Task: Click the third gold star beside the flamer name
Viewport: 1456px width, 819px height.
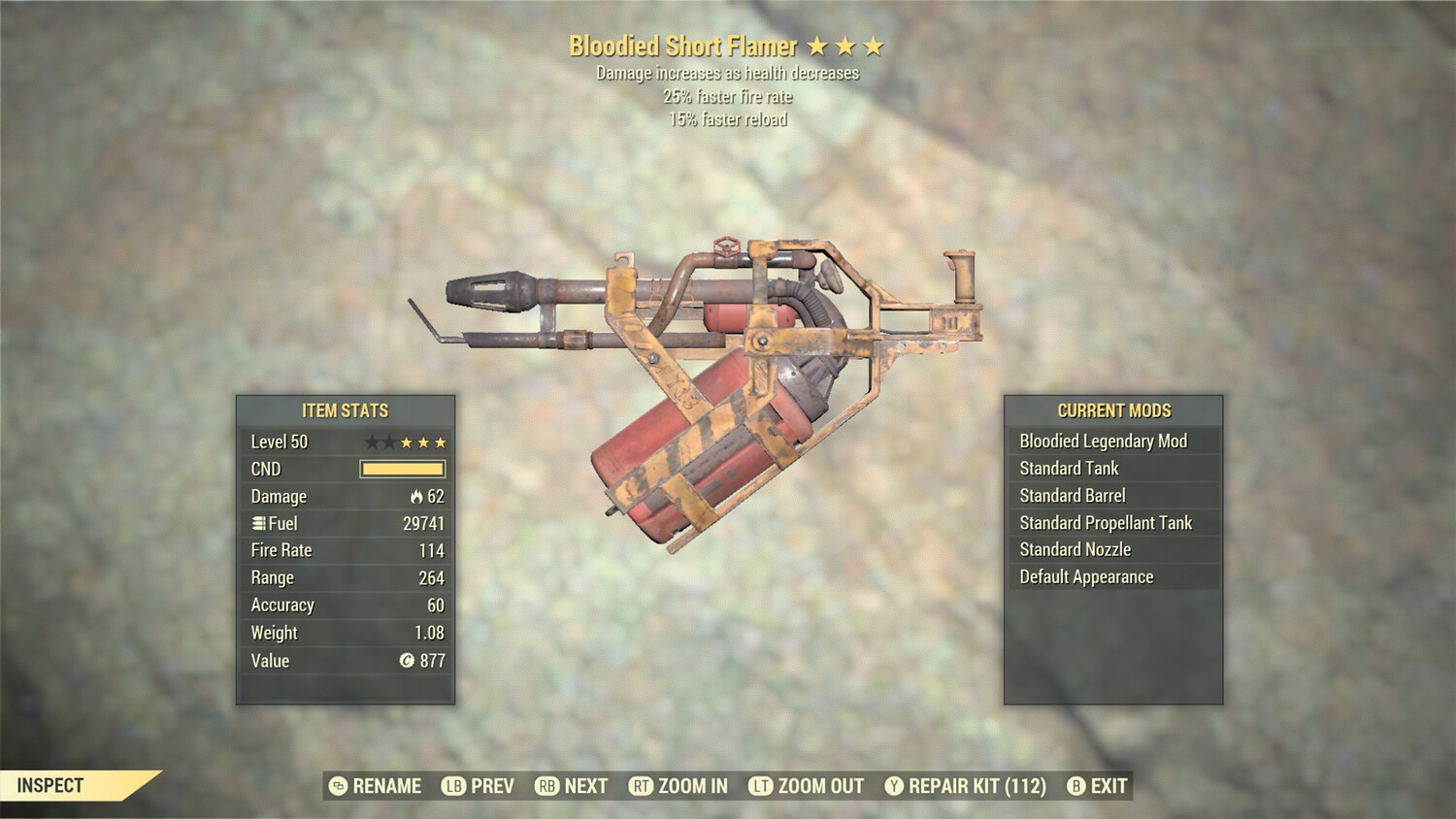Action: (x=875, y=45)
